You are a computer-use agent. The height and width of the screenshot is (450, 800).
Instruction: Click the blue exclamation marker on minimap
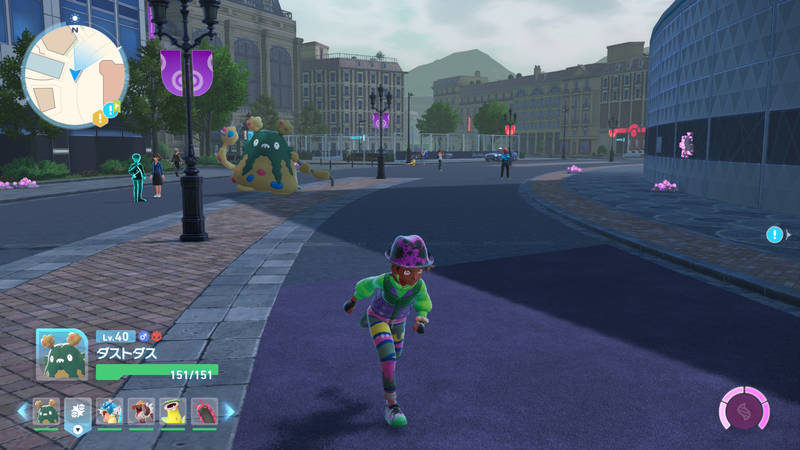111,109
